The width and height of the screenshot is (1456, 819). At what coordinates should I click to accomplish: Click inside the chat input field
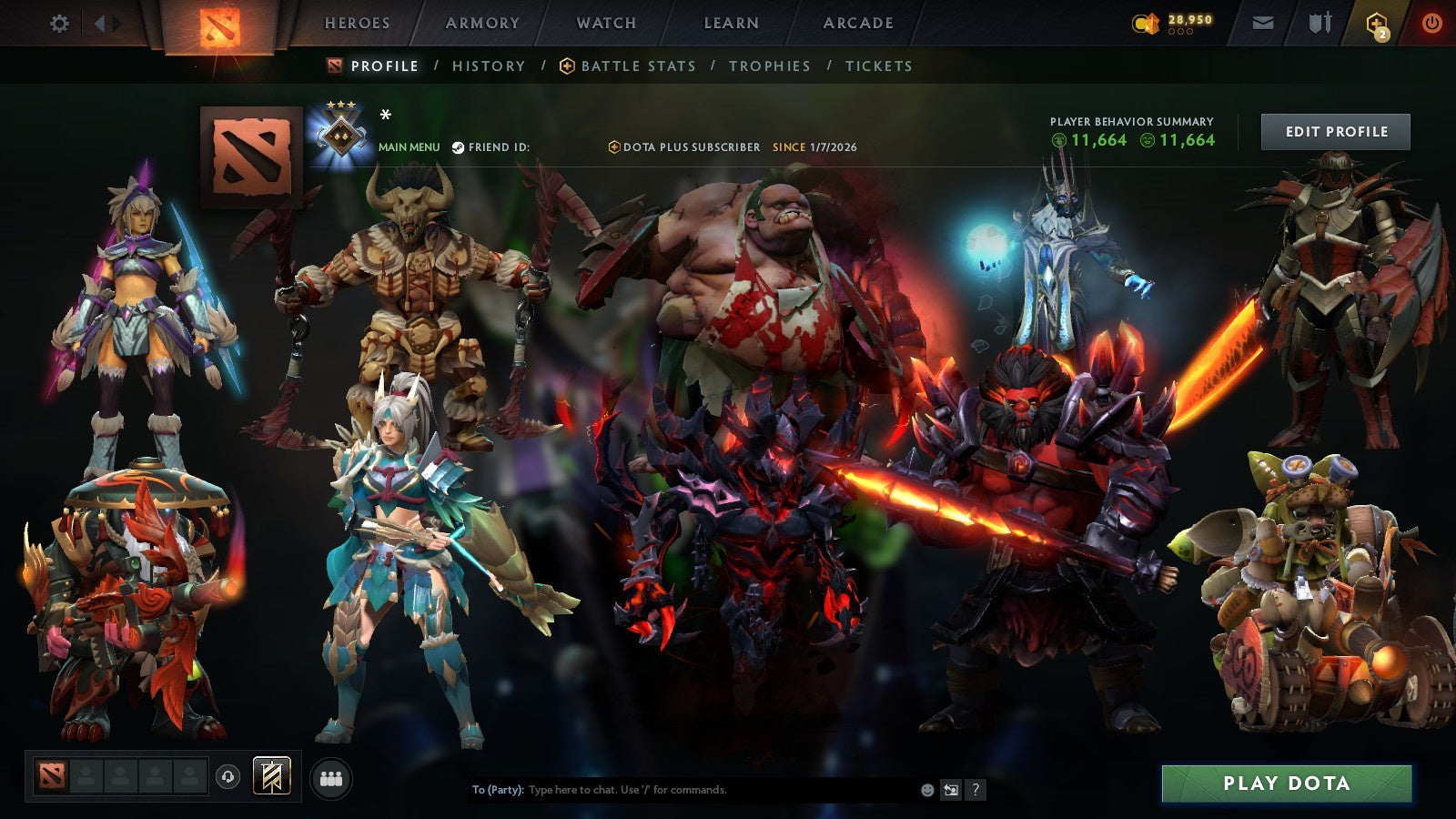682,790
